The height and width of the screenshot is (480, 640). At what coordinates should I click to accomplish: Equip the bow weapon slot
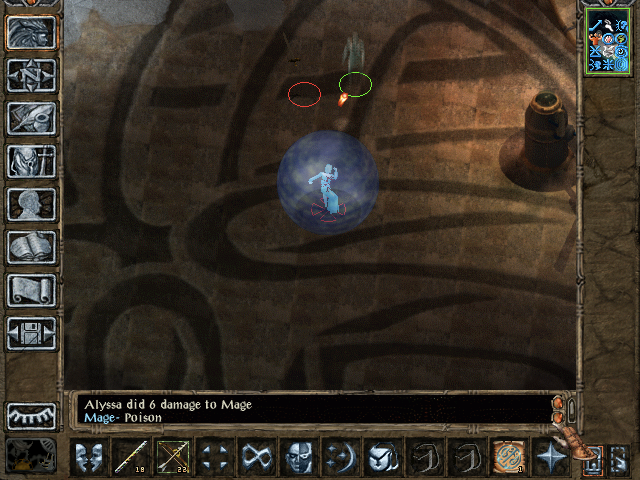point(173,458)
